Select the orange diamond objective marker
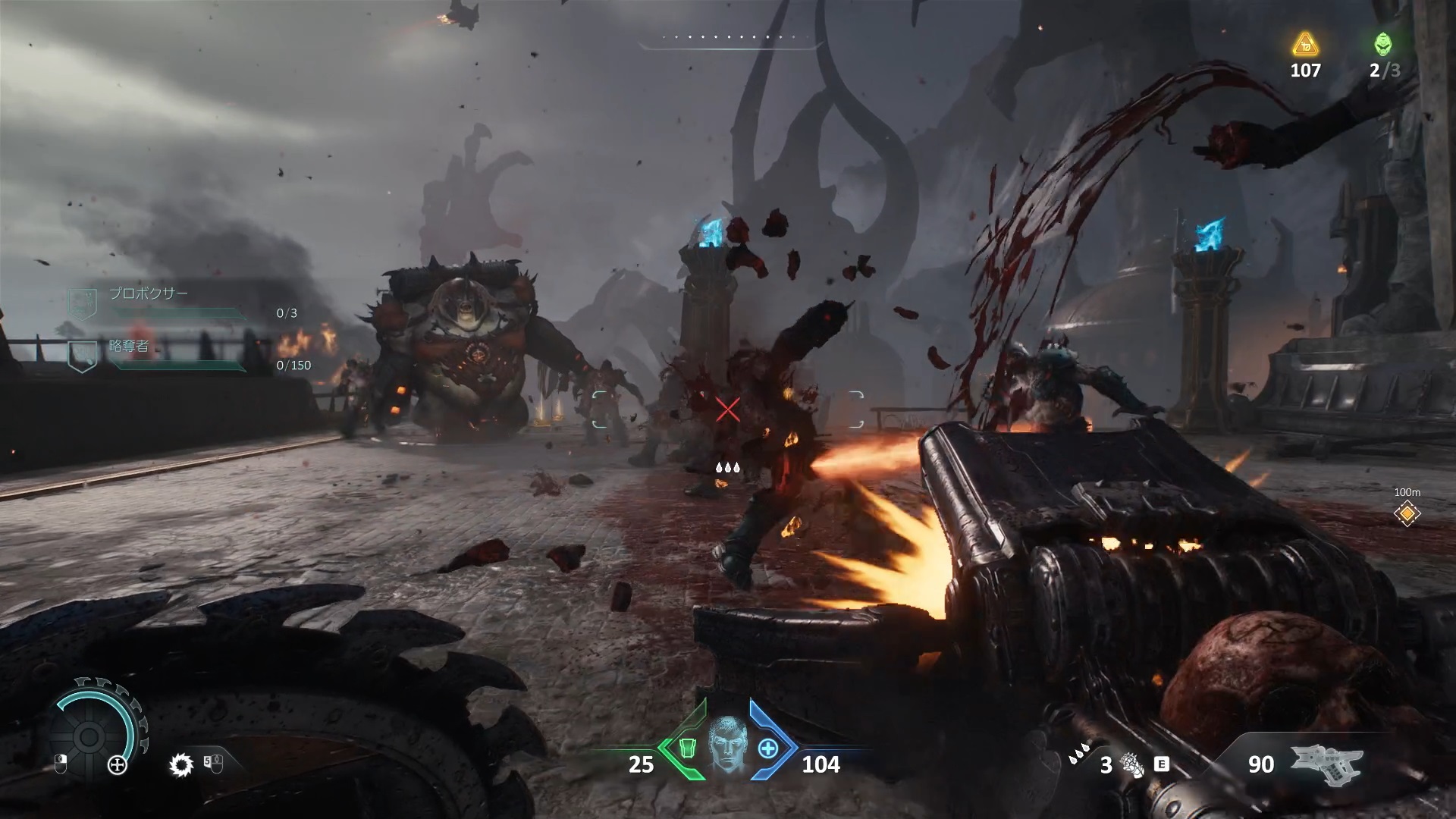This screenshot has height=819, width=1456. point(1407,514)
